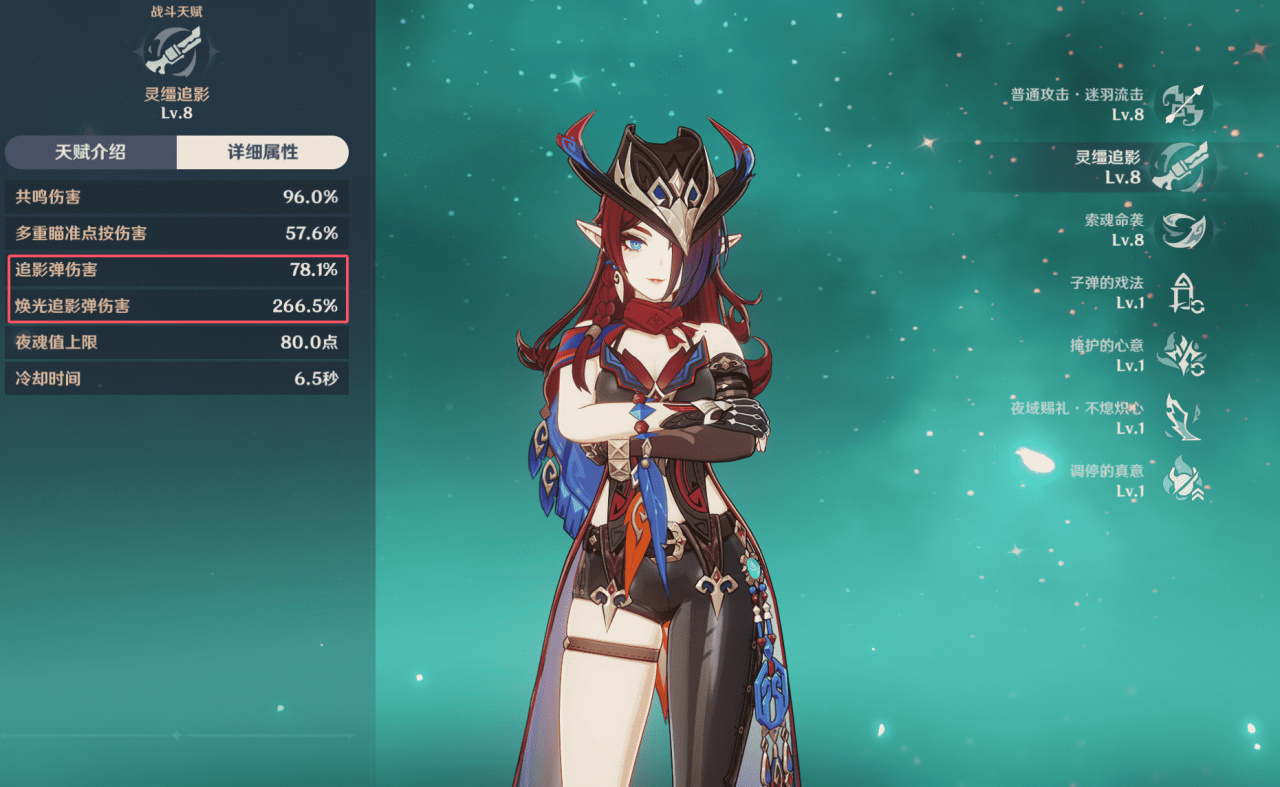The width and height of the screenshot is (1280, 787).
Task: Choose the 索魂命袭 burst talent
Action: coord(1182,230)
